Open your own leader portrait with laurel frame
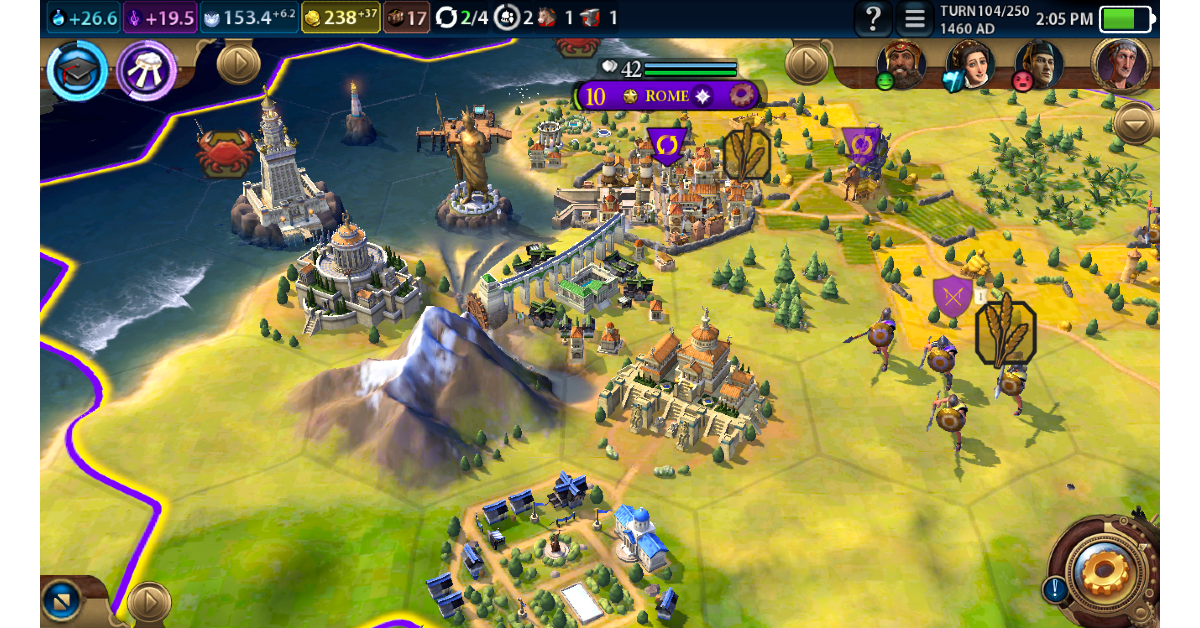This screenshot has width=1200, height=628. coord(1120,64)
